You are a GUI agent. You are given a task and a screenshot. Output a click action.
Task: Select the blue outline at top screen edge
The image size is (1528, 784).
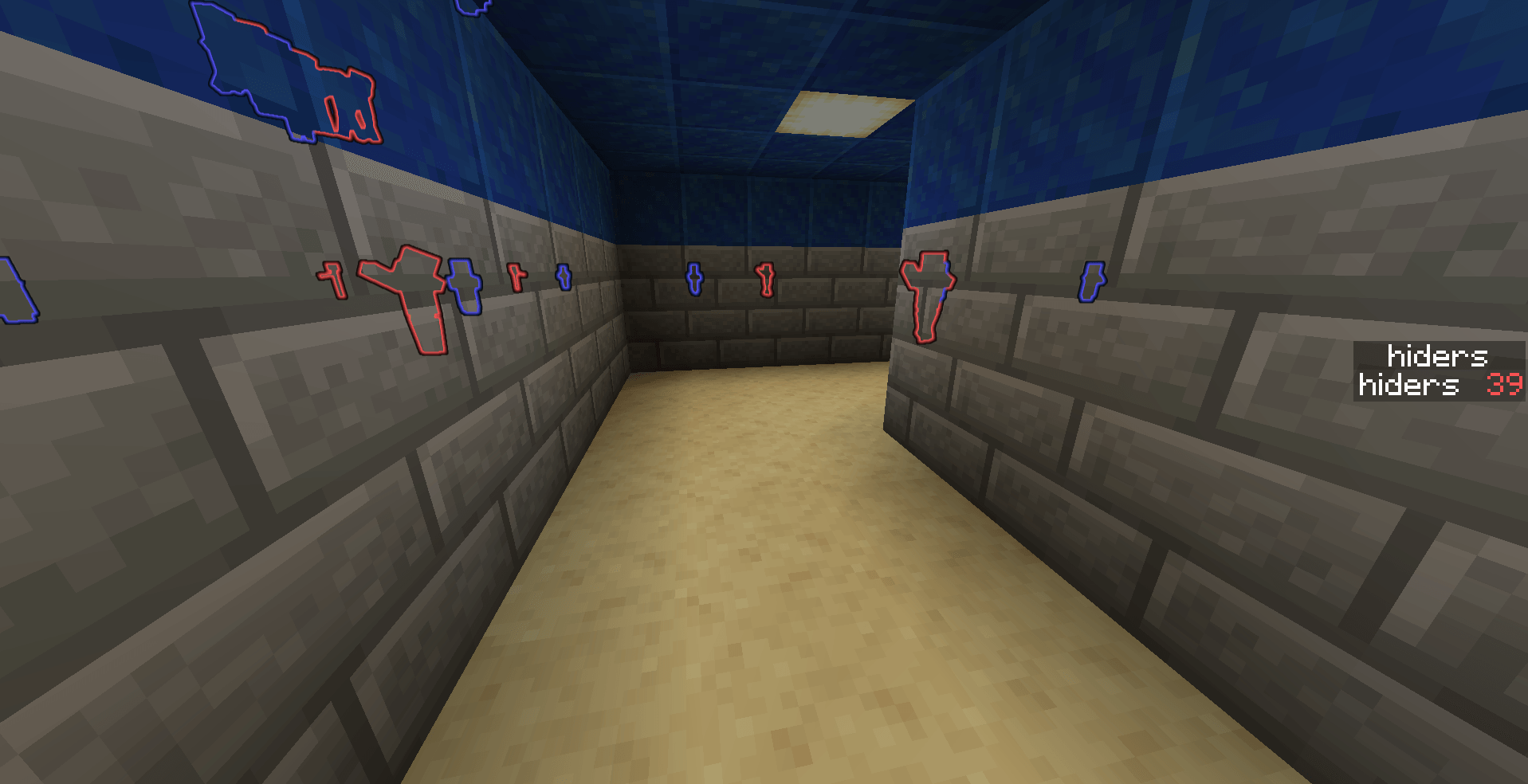pyautogui.click(x=472, y=10)
